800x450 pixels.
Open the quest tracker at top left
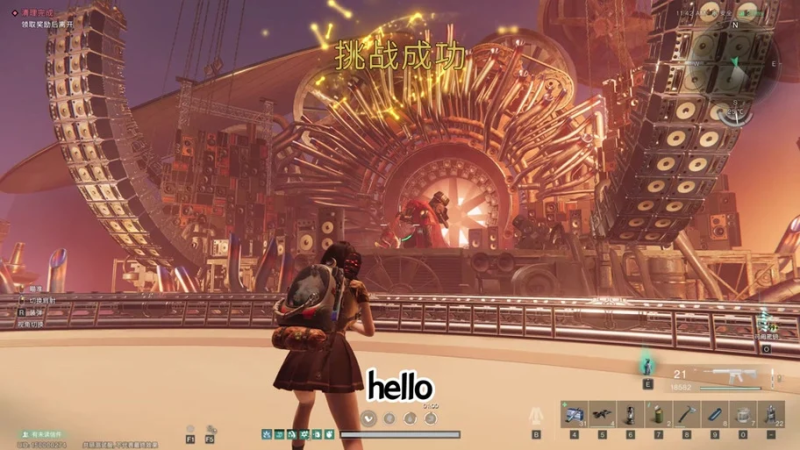tap(42, 17)
